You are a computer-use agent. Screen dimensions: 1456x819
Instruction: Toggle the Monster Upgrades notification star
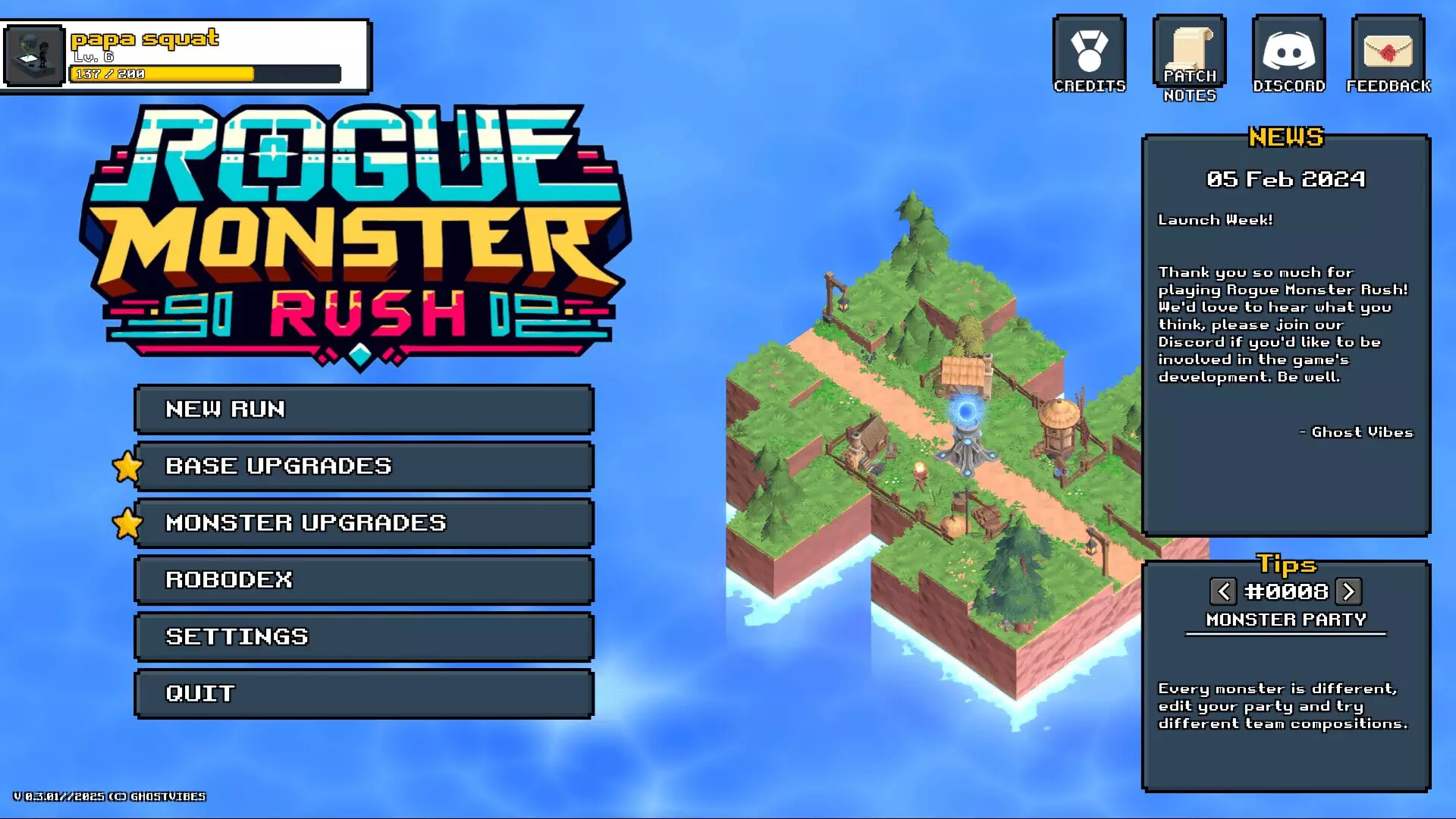coord(127,524)
